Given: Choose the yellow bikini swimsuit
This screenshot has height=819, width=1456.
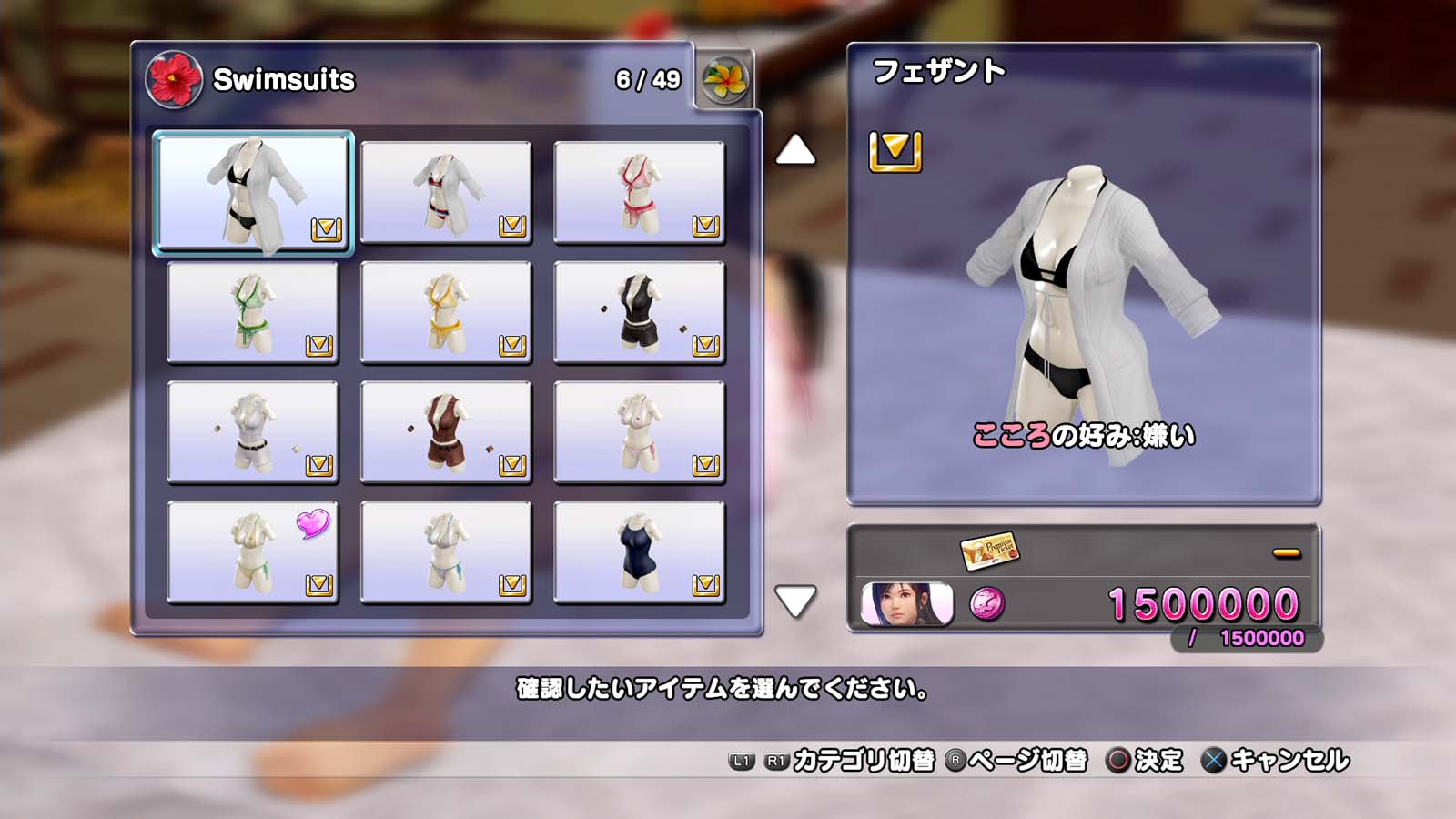Looking at the screenshot, I should coord(446,312).
